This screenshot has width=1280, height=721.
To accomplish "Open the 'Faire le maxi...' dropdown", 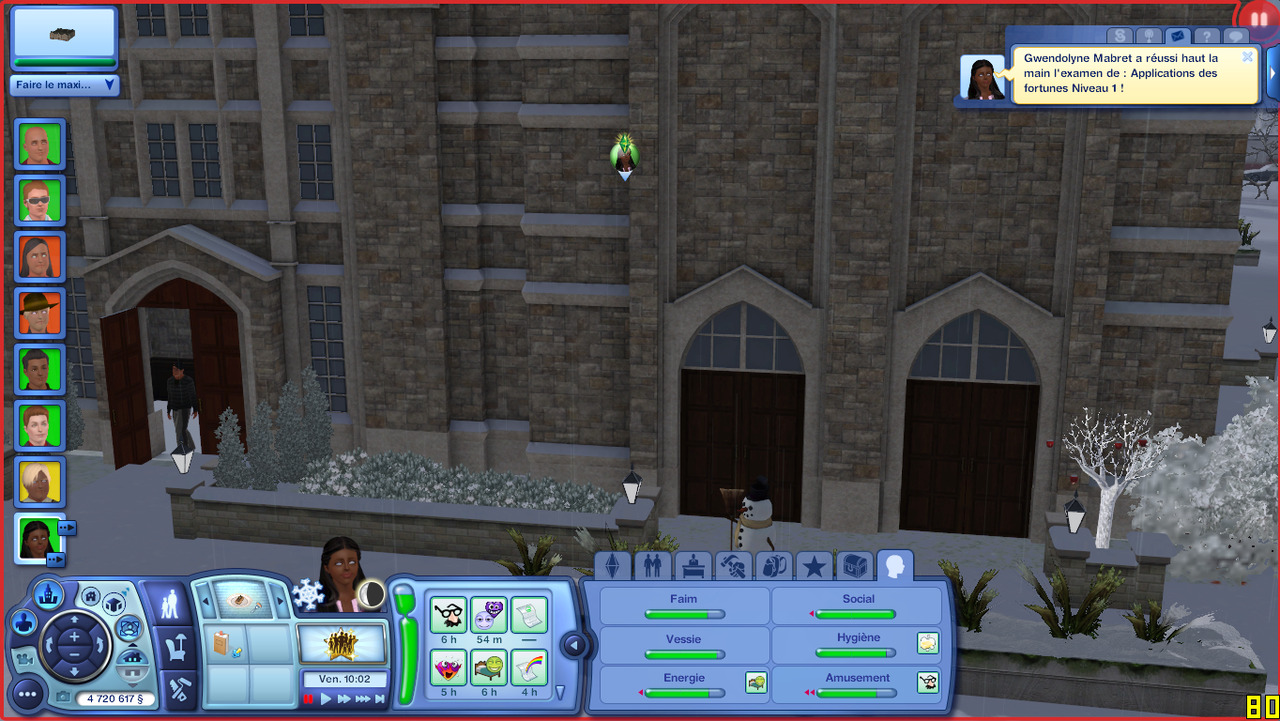I will point(65,85).
